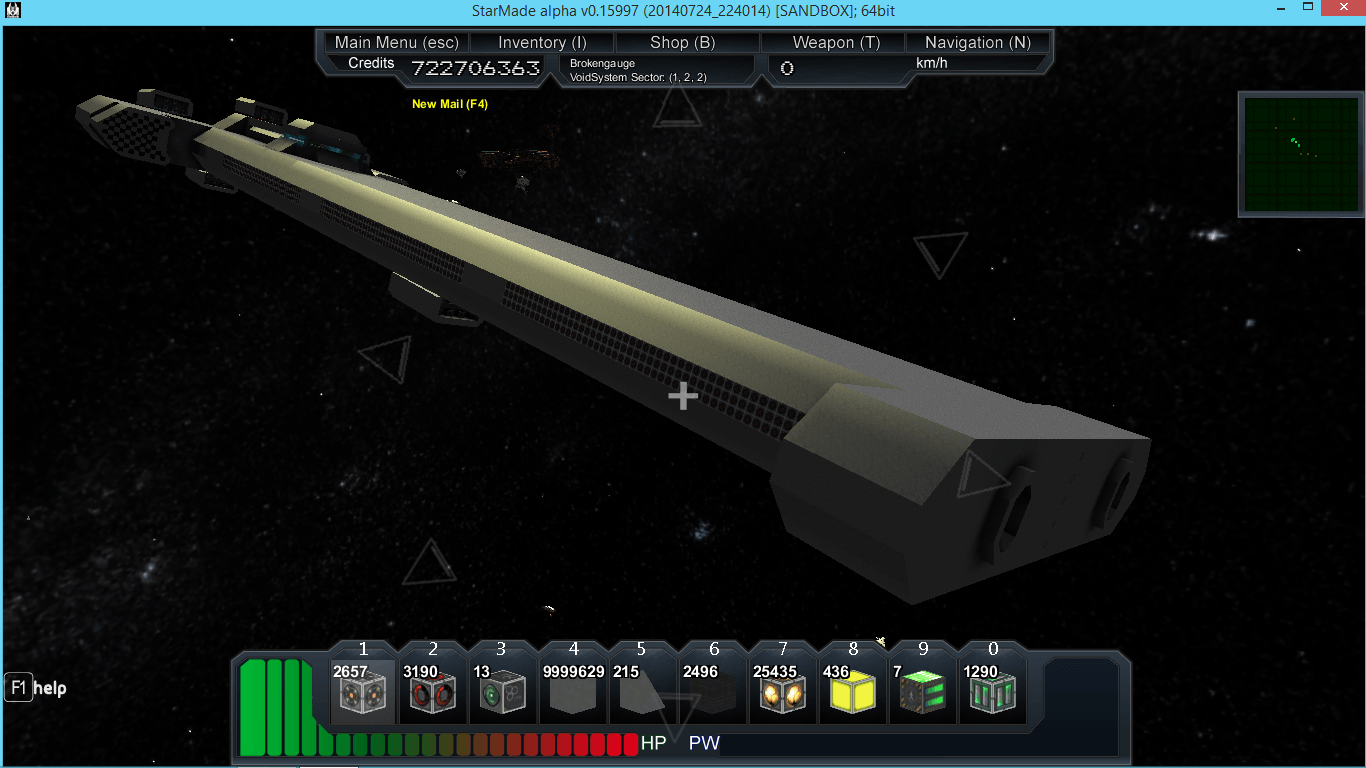Choose the green-circle block in slot 3
The image size is (1366, 768).
tap(502, 690)
